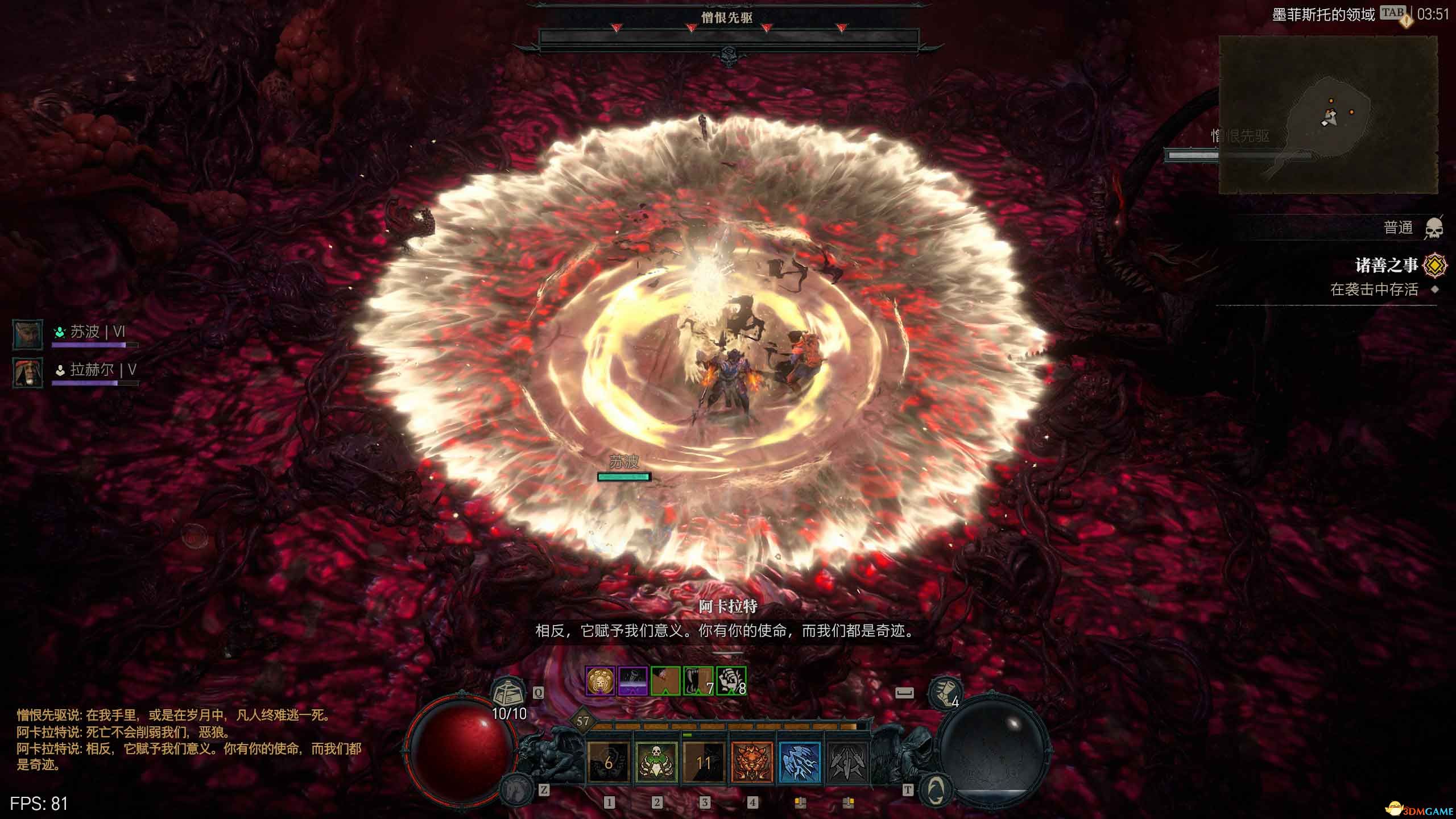Select the 诸善之事 quest tracker entry
The image size is (1456, 819).
(x=1385, y=266)
